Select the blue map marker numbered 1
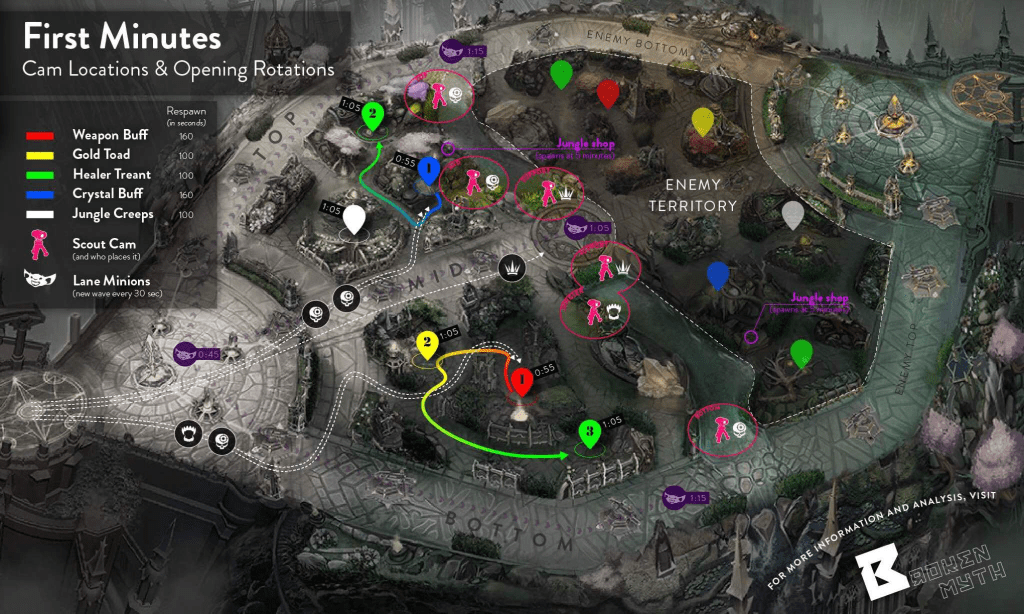This screenshot has height=614, width=1024. coord(429,171)
